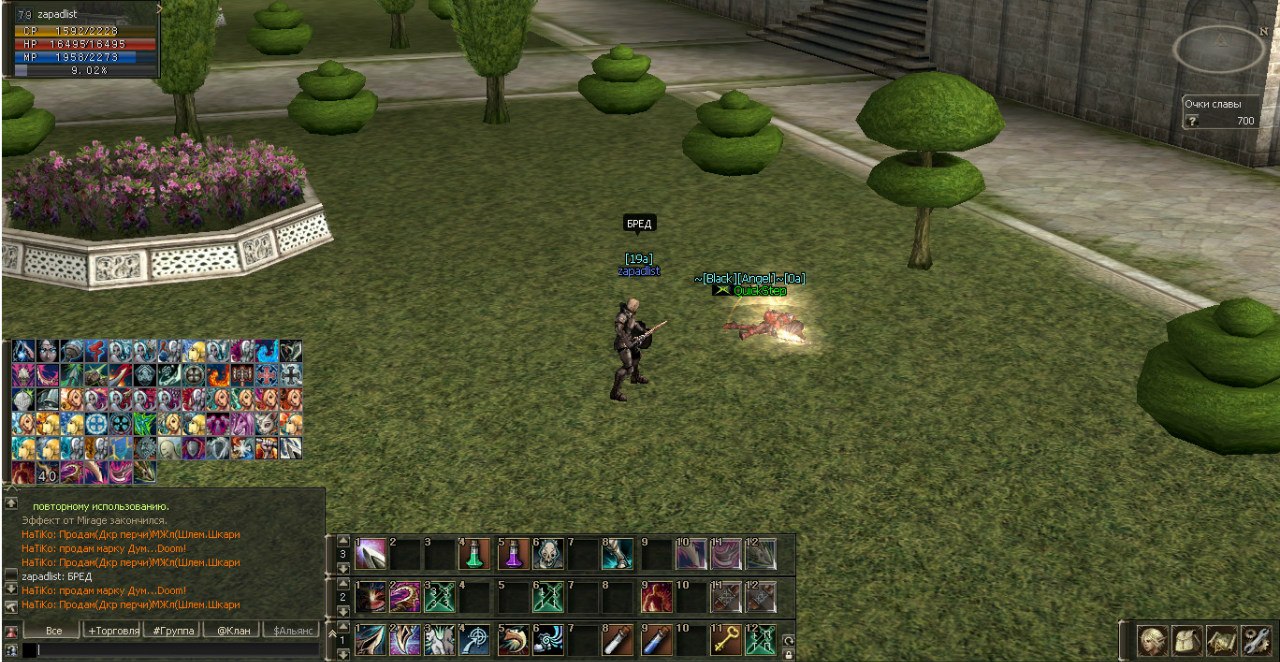Image resolution: width=1280 pixels, height=662 pixels.
Task: Summon the white wolf pet icon
Action: point(440,640)
